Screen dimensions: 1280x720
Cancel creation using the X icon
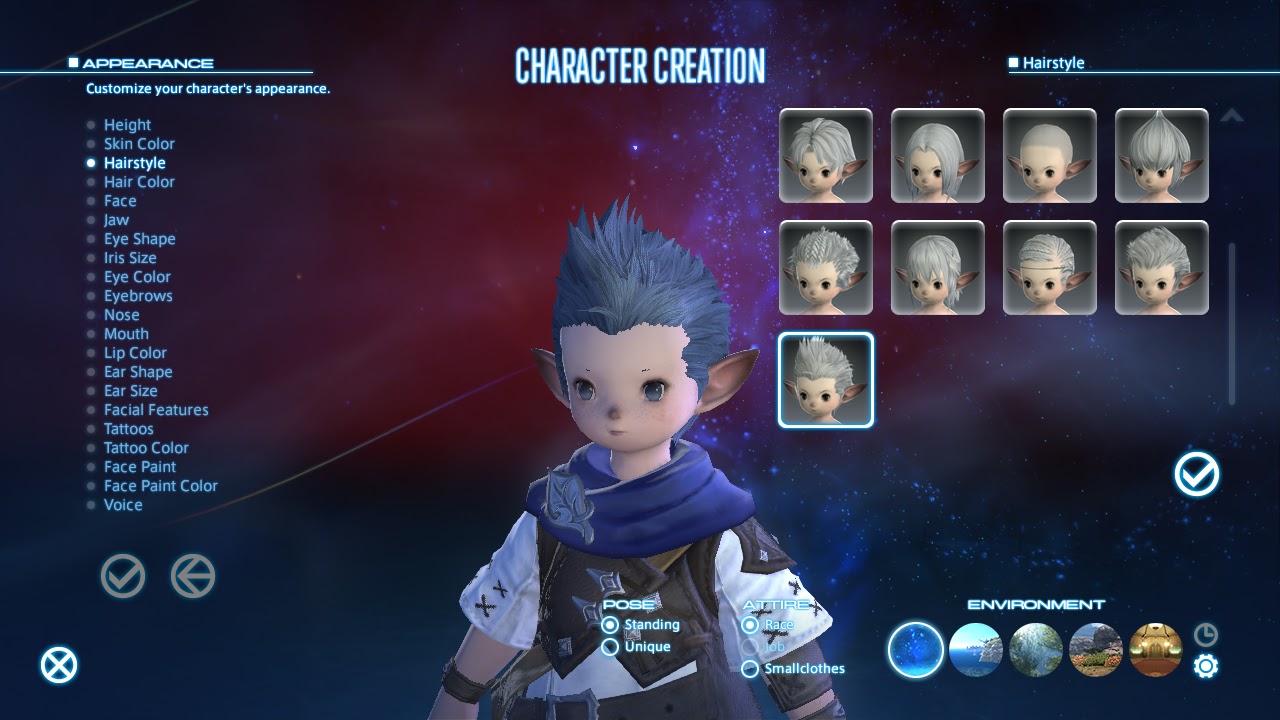(58, 663)
